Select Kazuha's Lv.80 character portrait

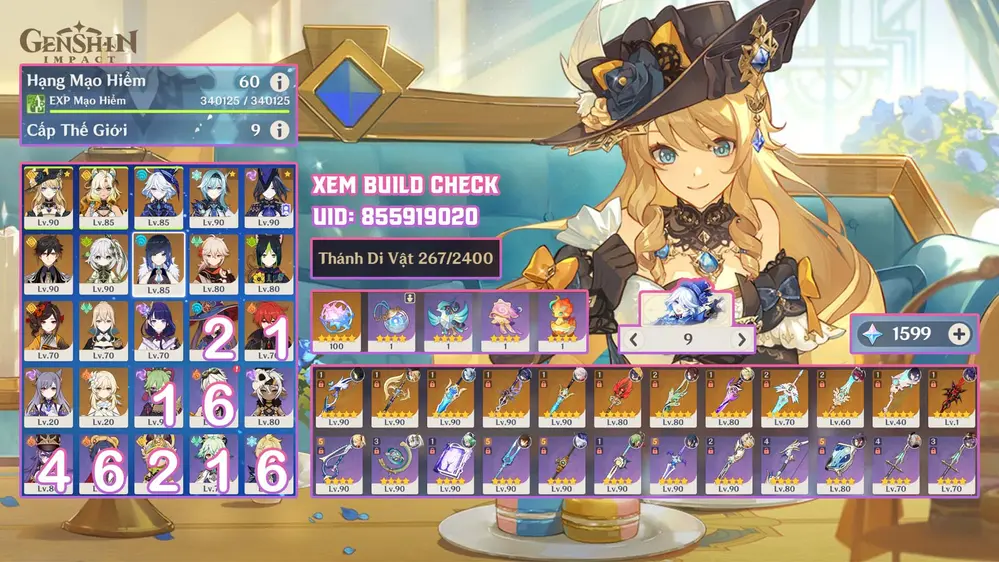(x=213, y=261)
